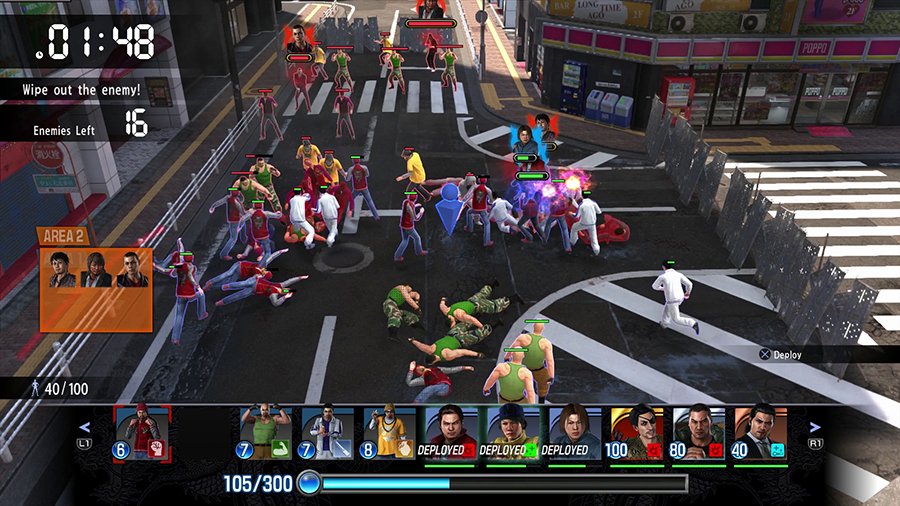Choose the deployed long-haired leader card

point(574,432)
